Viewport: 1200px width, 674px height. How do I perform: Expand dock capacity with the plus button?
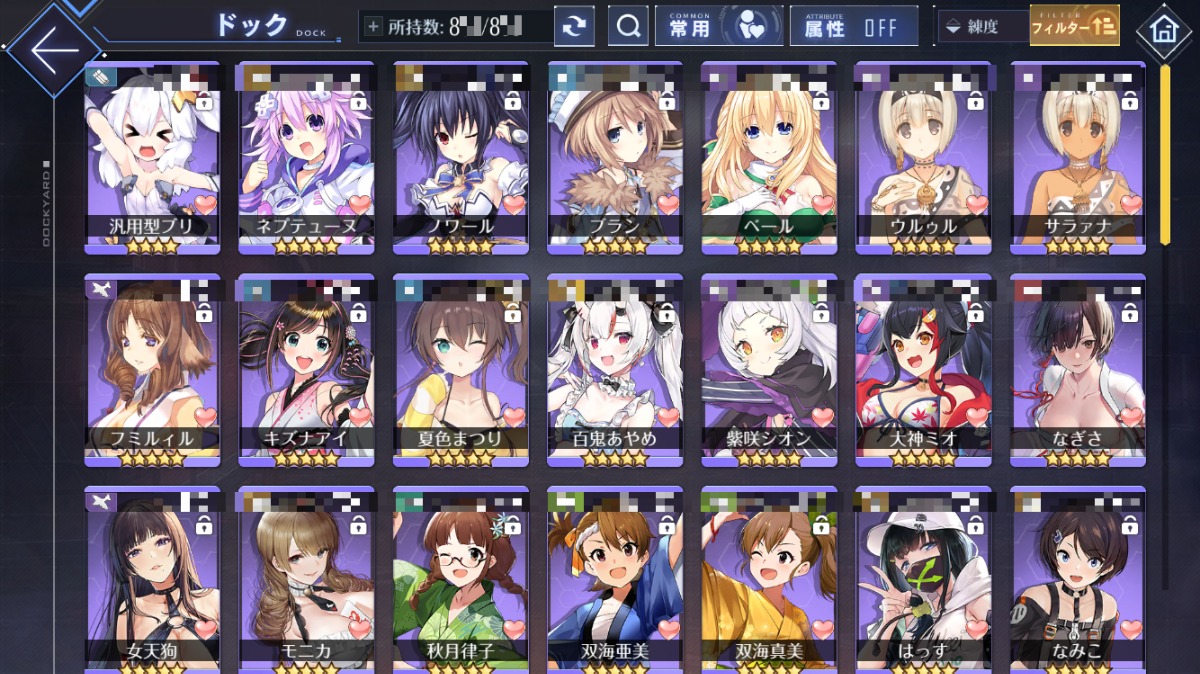(374, 27)
